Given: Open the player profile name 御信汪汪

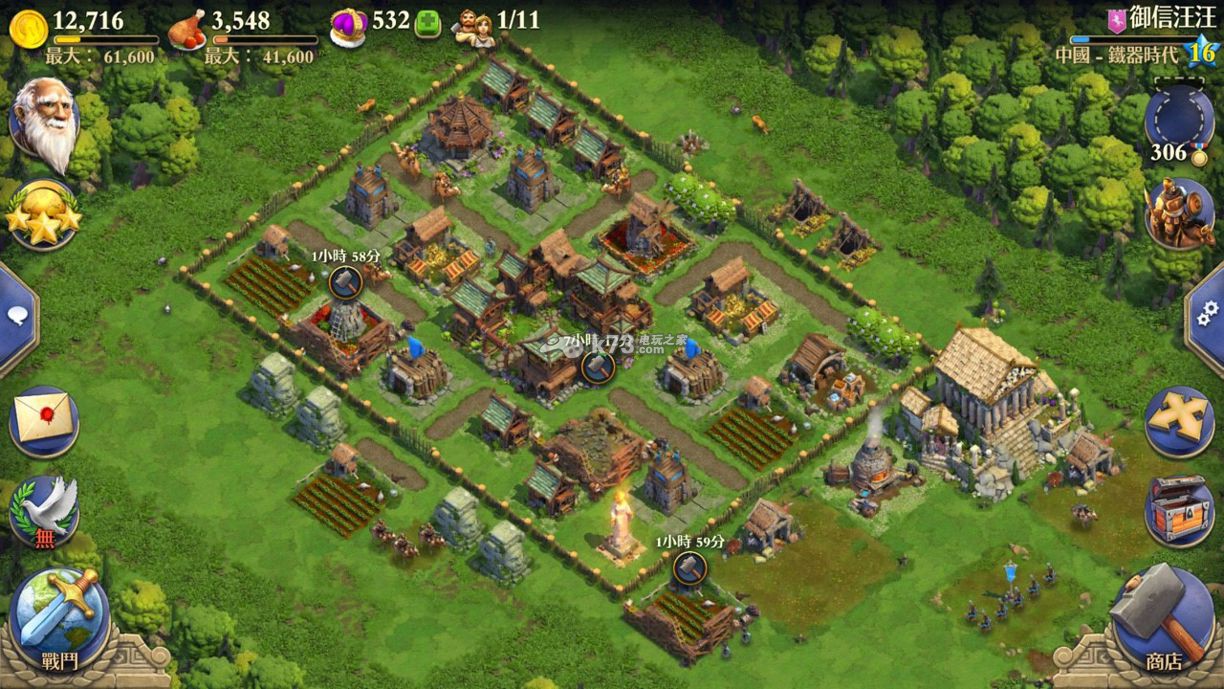Looking at the screenshot, I should [x=1156, y=18].
